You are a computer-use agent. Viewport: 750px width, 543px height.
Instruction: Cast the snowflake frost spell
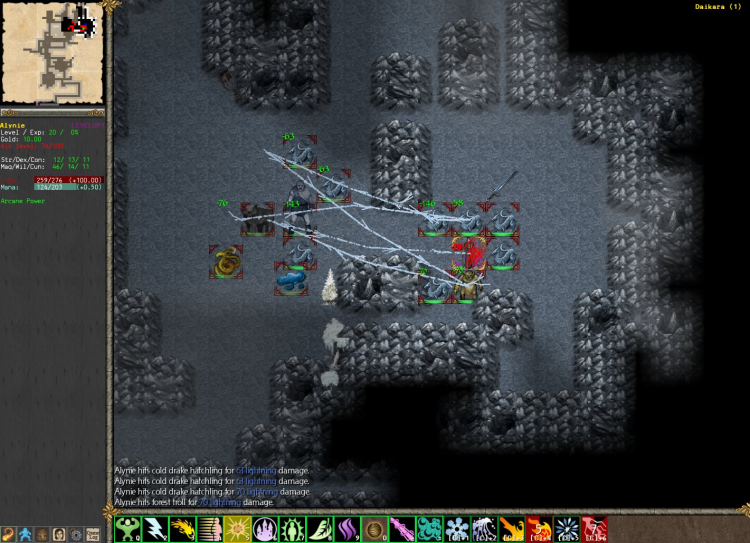456,528
